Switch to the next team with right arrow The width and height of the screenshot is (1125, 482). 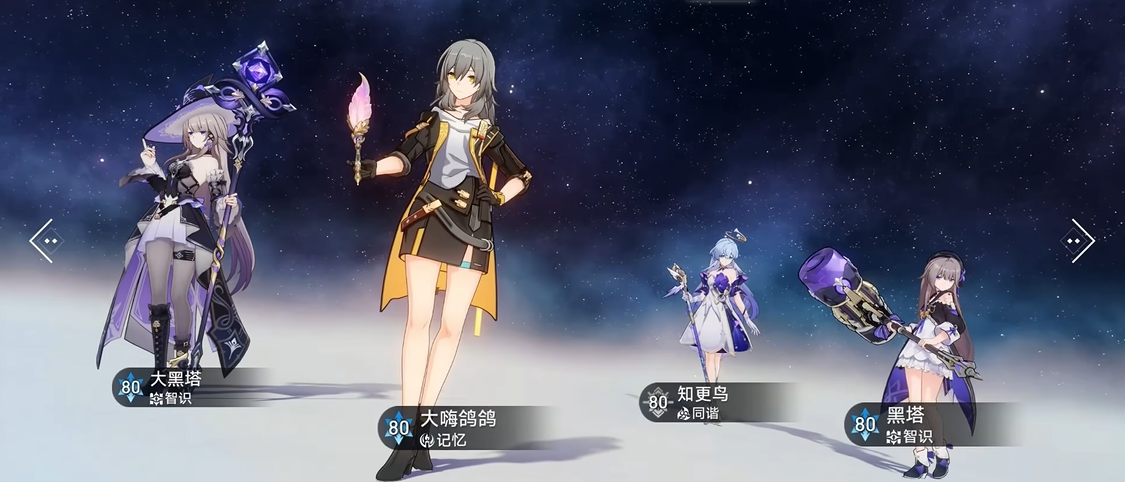(1078, 241)
